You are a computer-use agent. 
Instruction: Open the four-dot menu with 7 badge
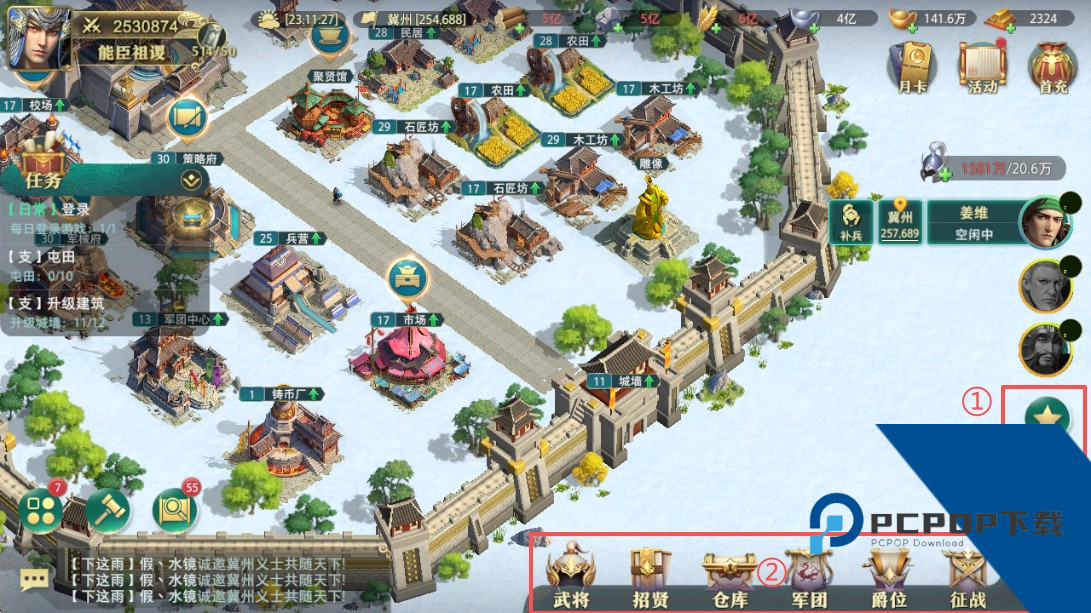[x=41, y=511]
